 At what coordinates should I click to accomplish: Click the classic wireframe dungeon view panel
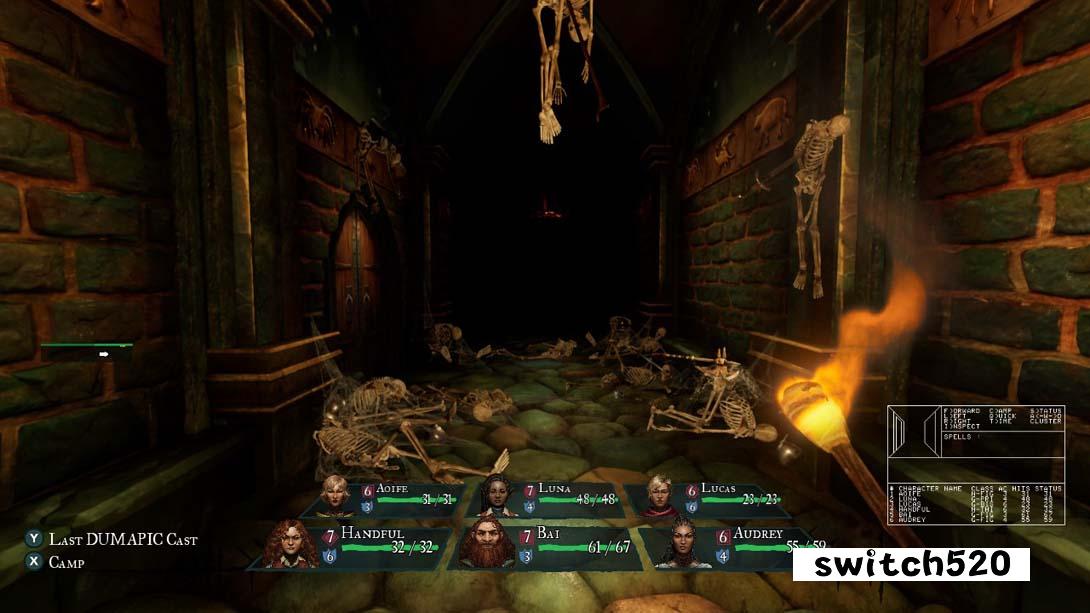[x=914, y=433]
